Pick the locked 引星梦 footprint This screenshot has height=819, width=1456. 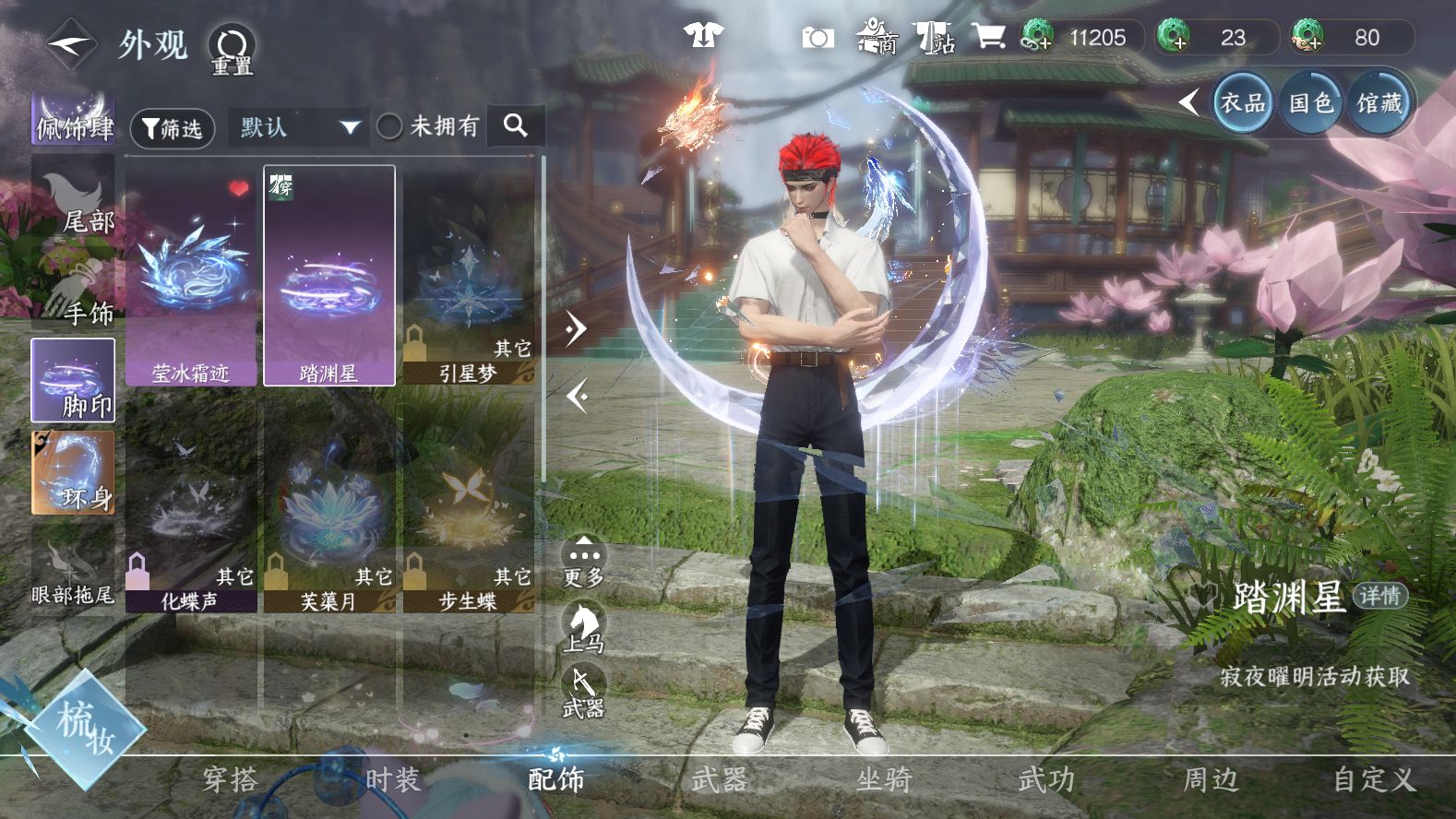click(x=468, y=276)
